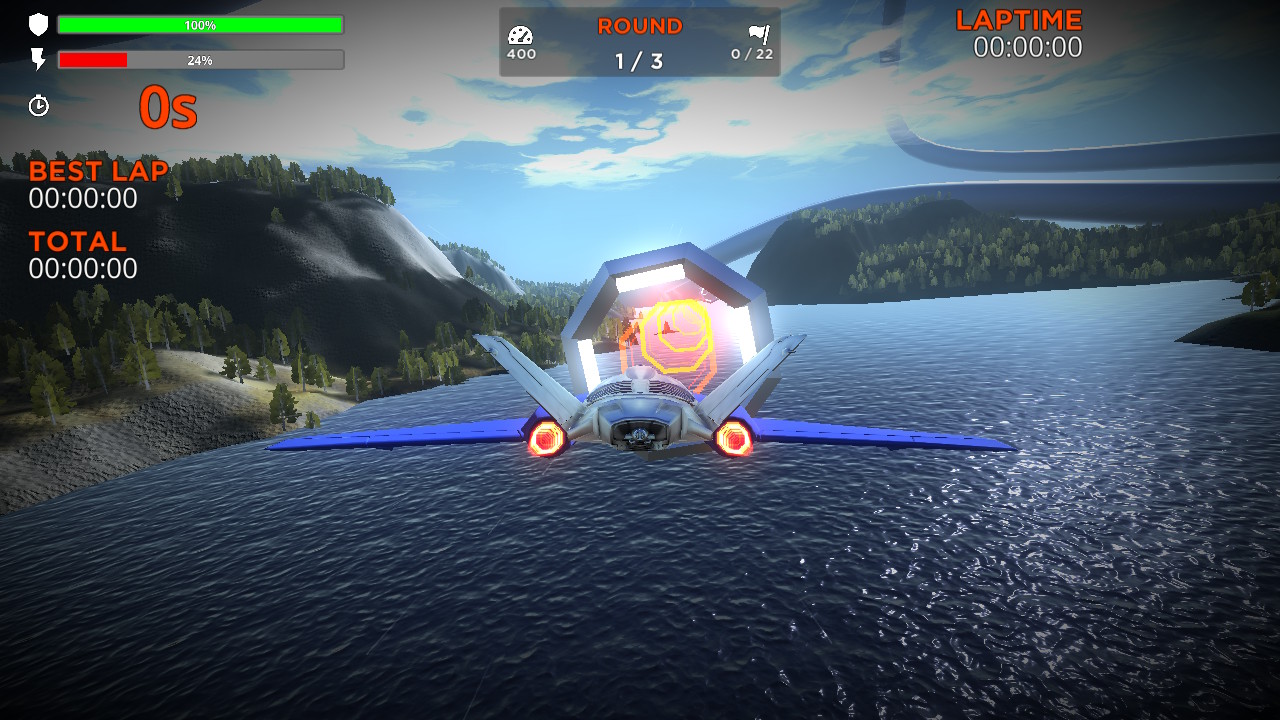
Task: Open the ROUND header label
Action: (x=640, y=26)
